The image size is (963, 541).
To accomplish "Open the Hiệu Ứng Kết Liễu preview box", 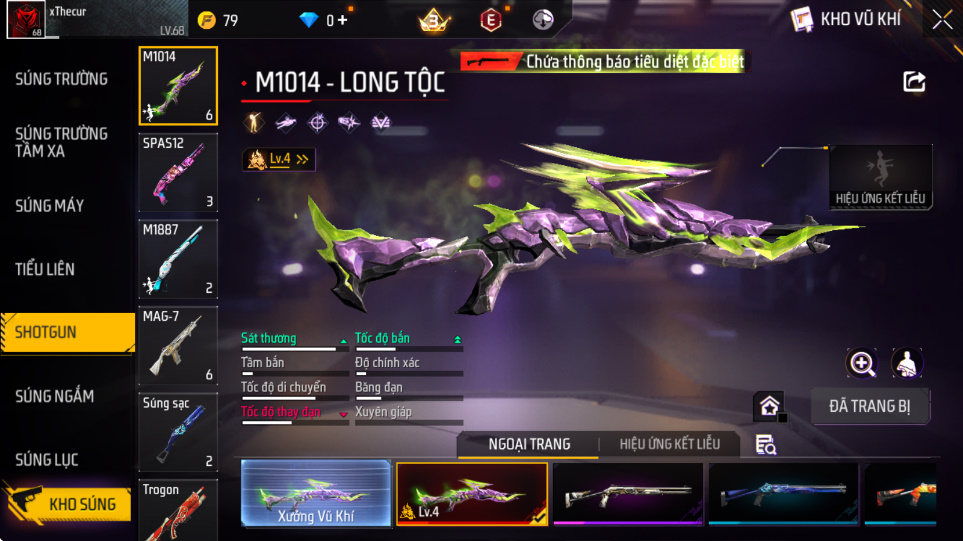I will [881, 177].
